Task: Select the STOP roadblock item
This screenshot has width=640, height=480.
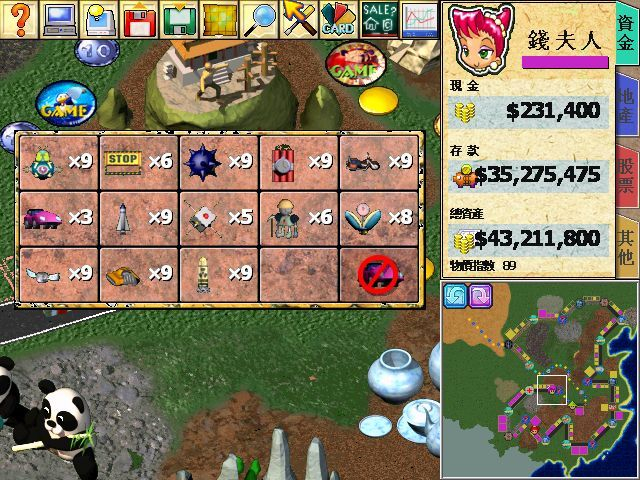Action: click(124, 160)
